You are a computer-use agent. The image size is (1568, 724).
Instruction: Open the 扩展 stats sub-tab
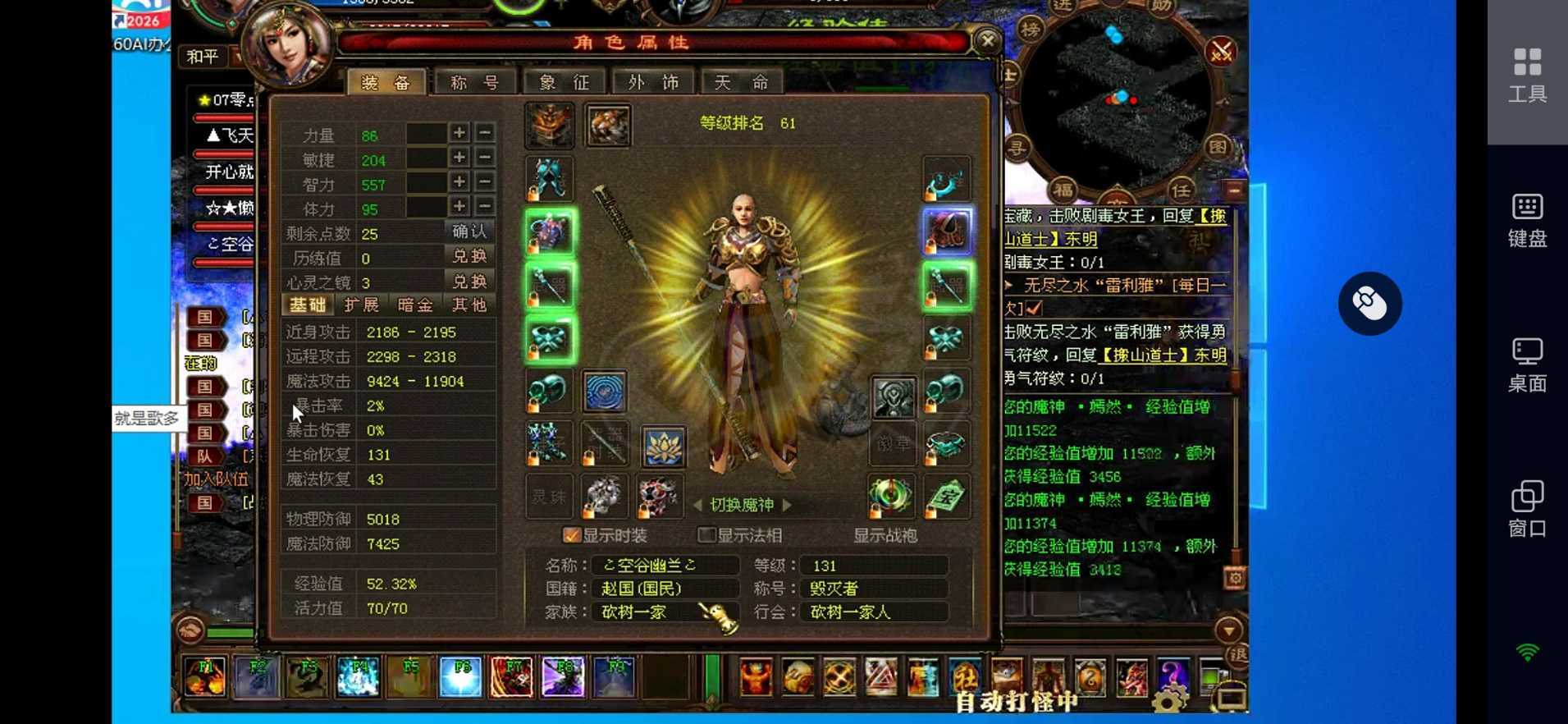[x=363, y=305]
